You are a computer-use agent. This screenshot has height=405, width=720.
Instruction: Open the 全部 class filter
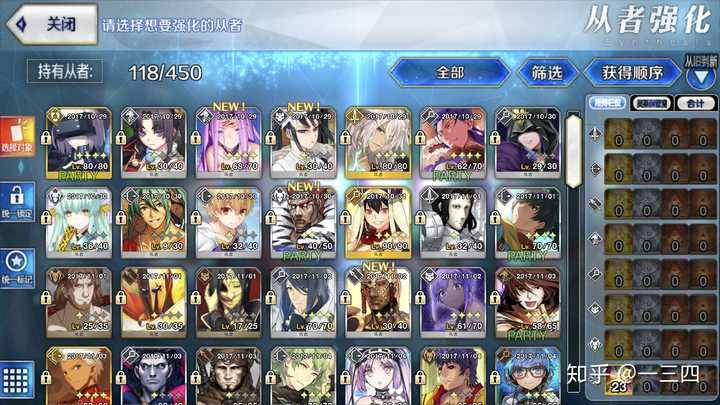coord(449,72)
